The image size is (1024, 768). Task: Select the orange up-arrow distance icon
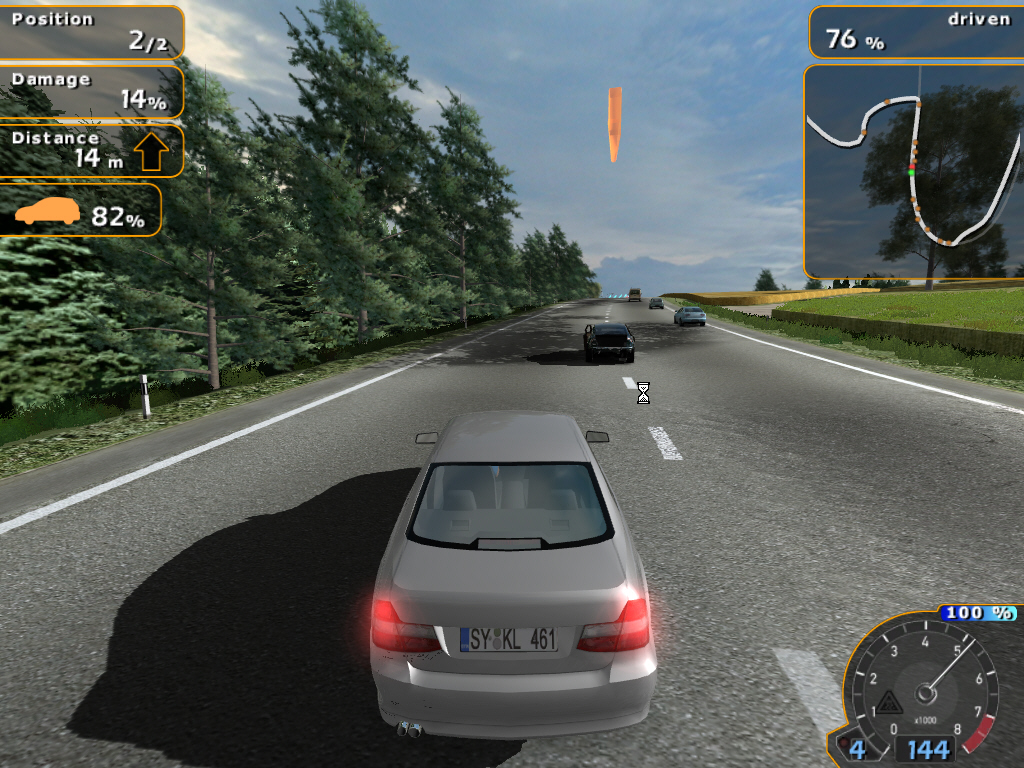pyautogui.click(x=151, y=151)
